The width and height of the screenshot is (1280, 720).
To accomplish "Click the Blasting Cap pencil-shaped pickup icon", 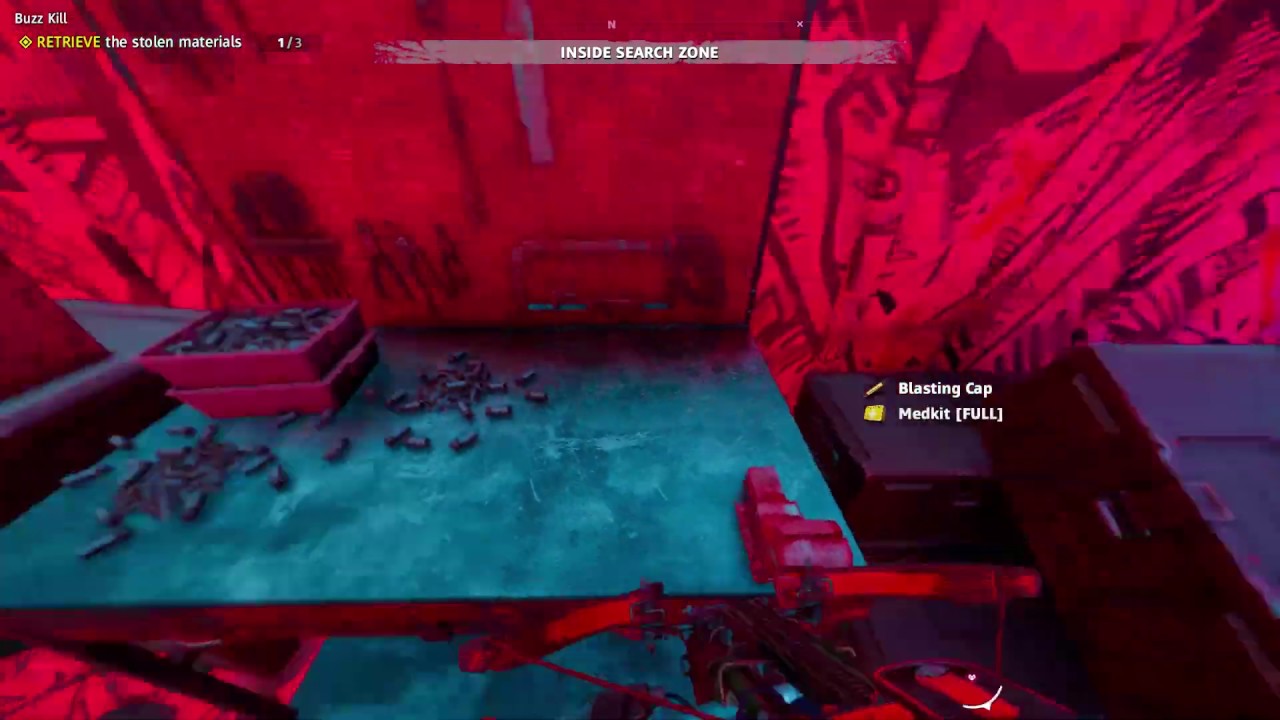I will (x=873, y=388).
